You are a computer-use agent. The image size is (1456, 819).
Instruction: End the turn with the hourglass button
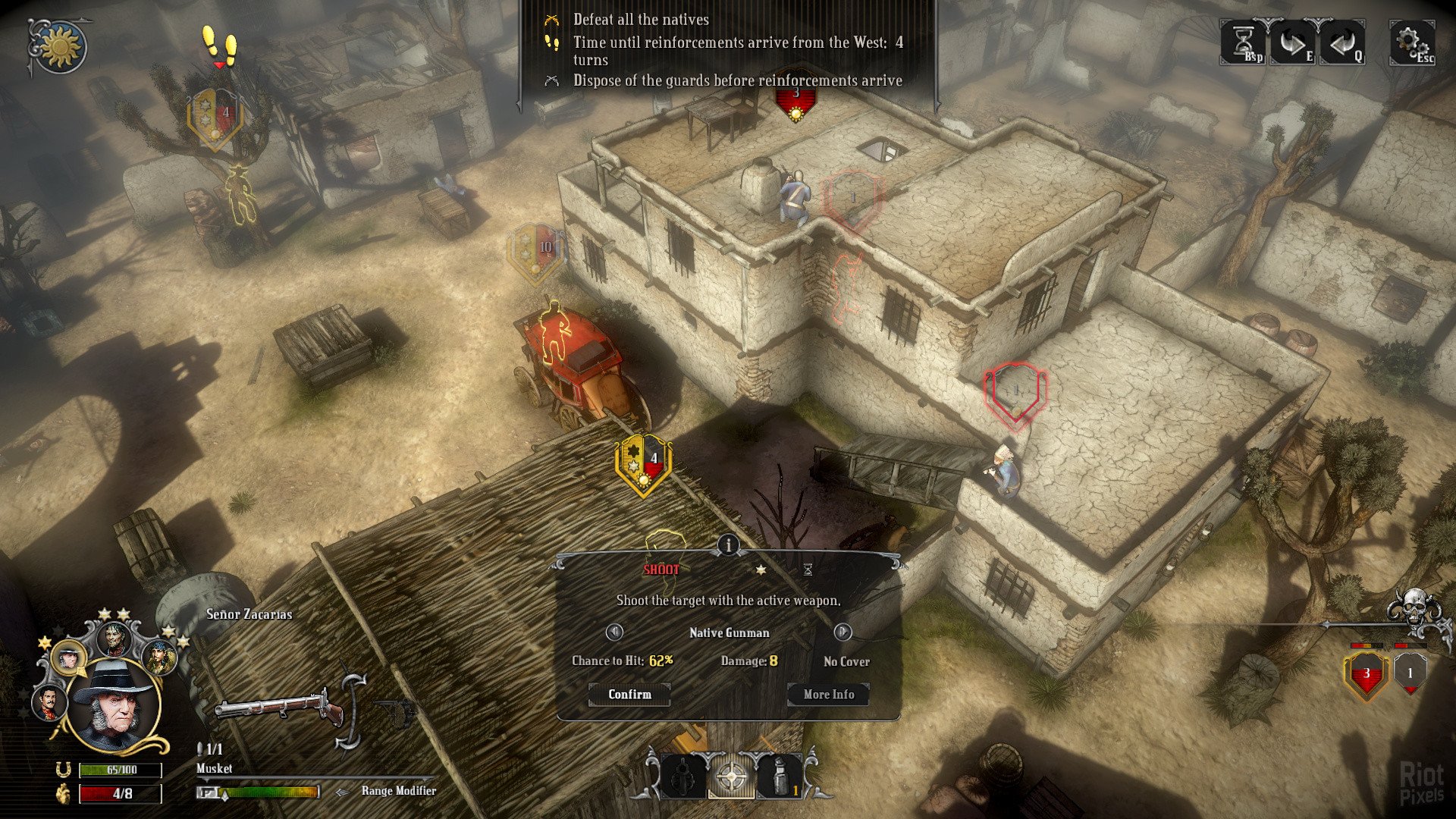[1244, 43]
